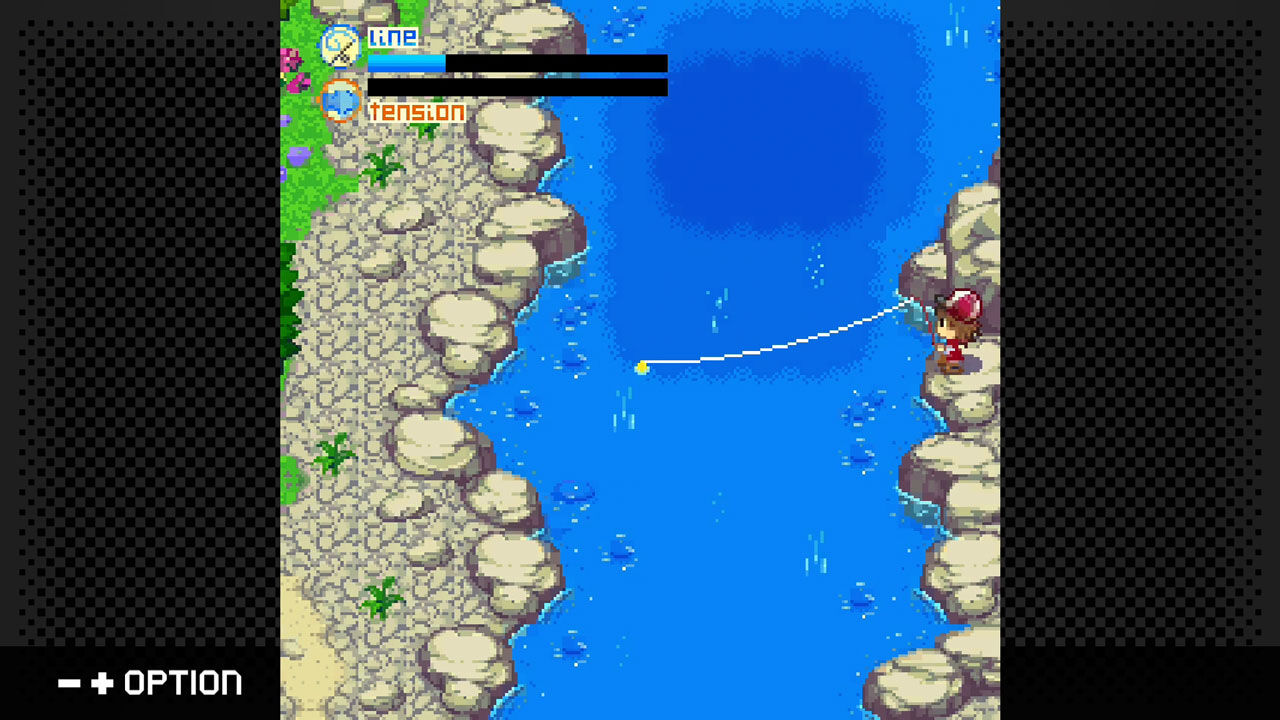Image resolution: width=1280 pixels, height=720 pixels.
Task: Click the yellow fishing lure in the water
Action: (642, 368)
